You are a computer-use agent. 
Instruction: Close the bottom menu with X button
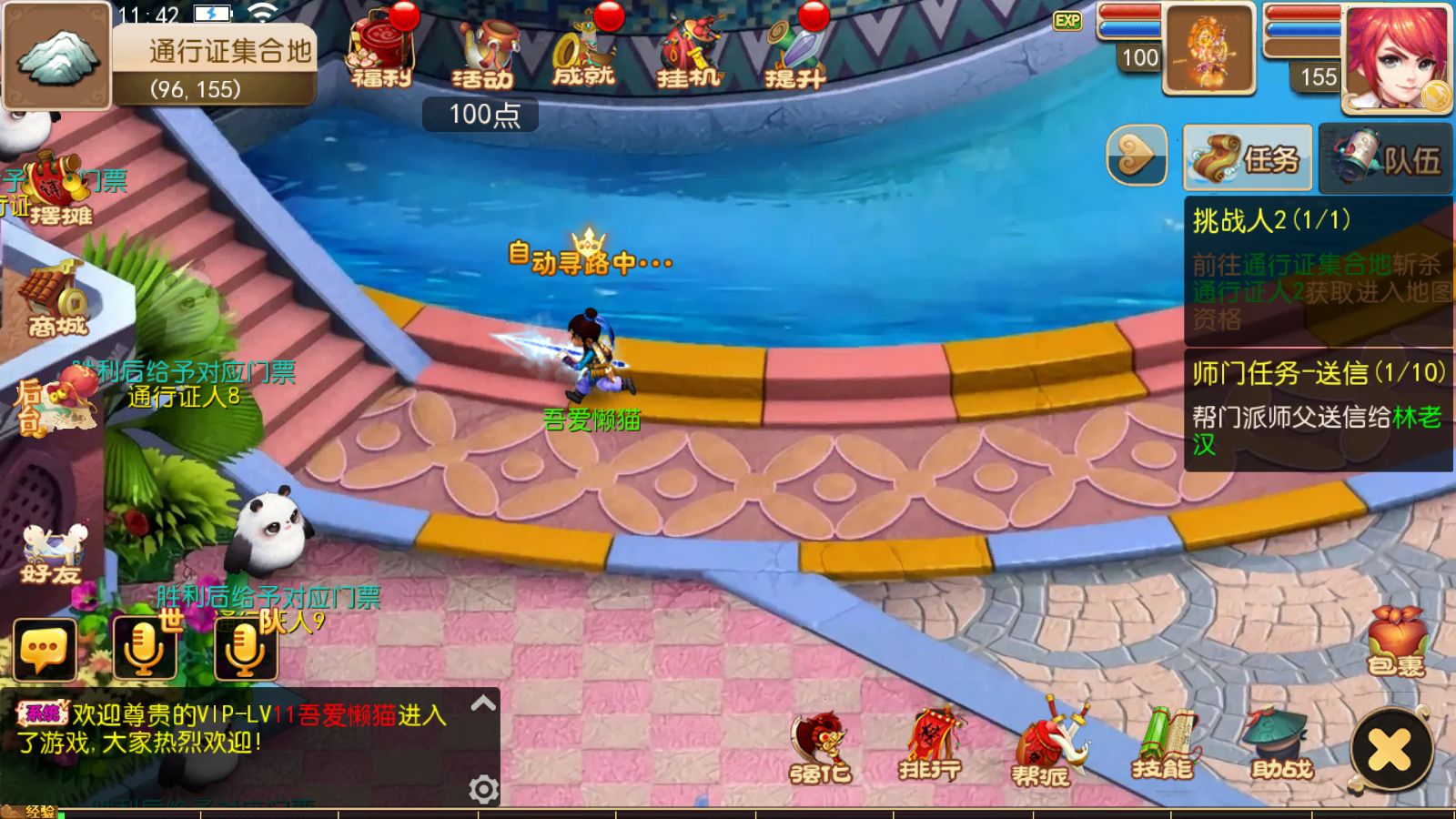[1390, 750]
